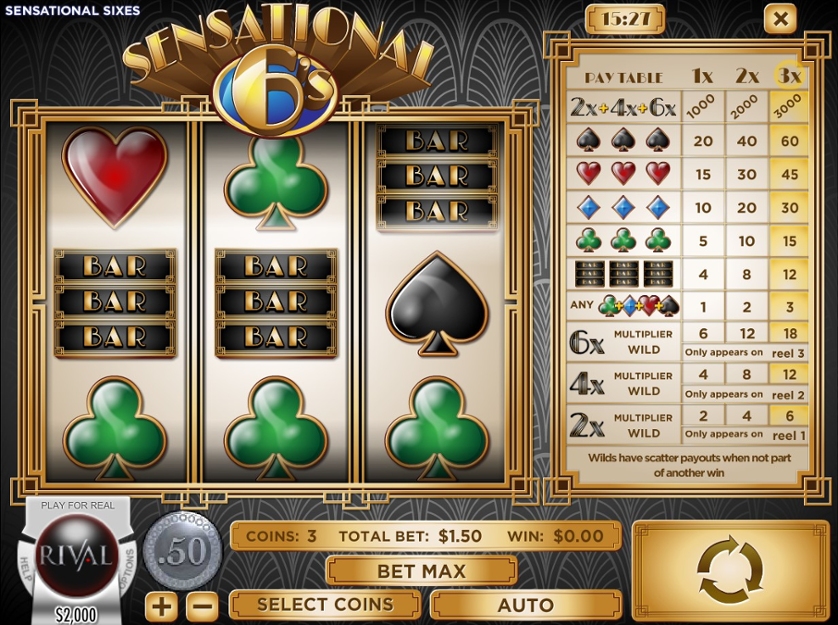The height and width of the screenshot is (625, 838).
Task: Spin the reels with the circular arrow button
Action: [730, 570]
